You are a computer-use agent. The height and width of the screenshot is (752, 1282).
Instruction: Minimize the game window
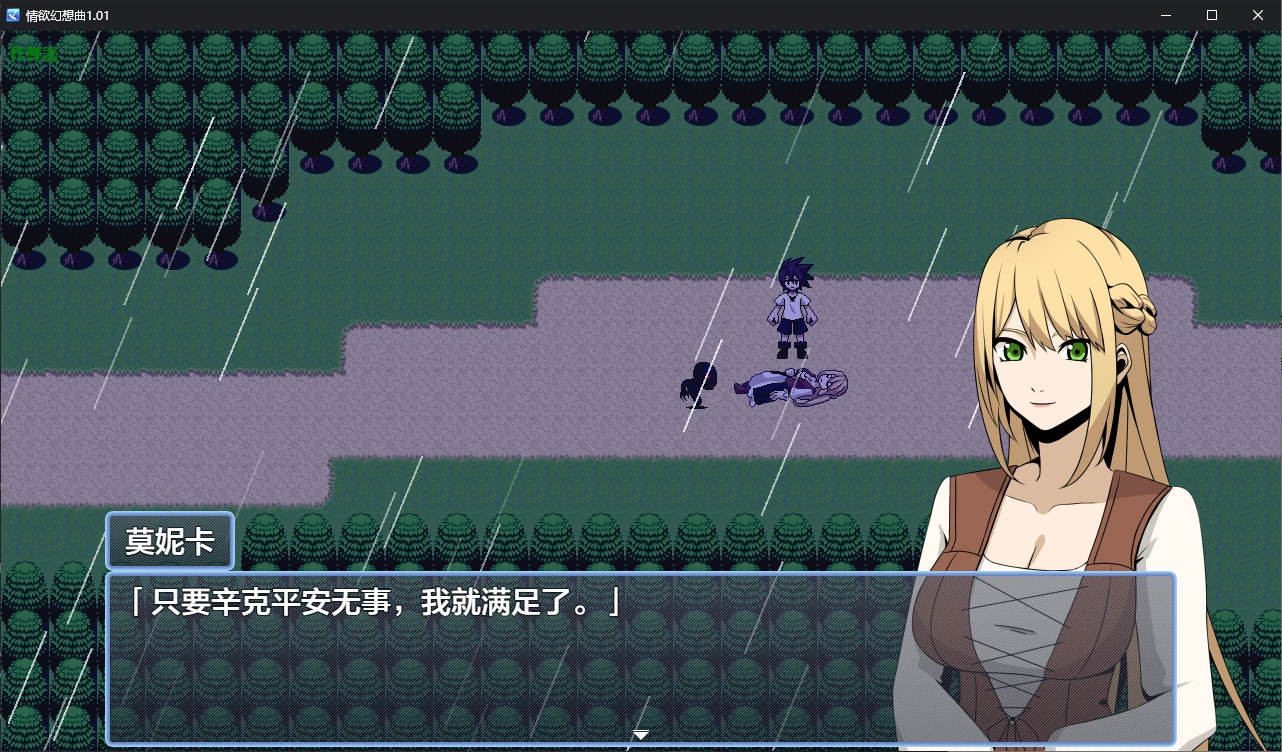tap(1166, 15)
